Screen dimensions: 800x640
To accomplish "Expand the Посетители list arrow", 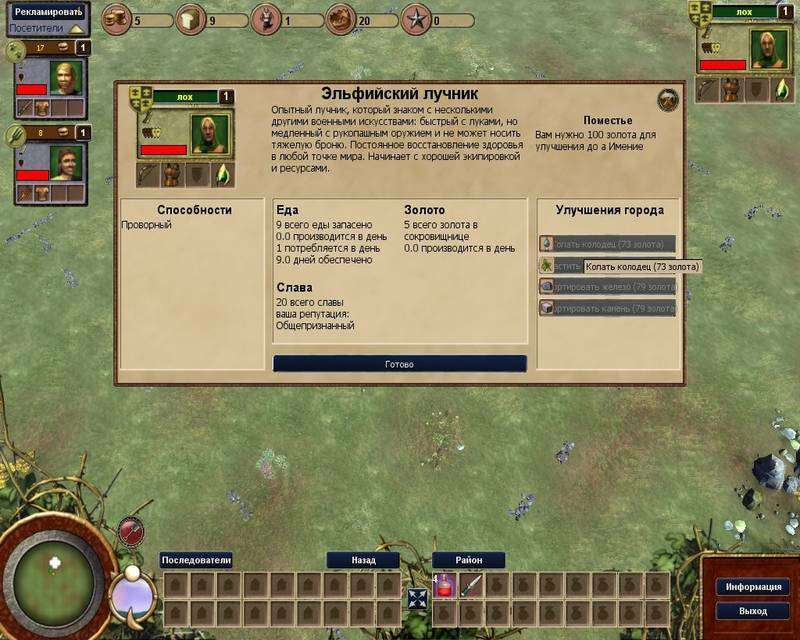I will tap(77, 29).
